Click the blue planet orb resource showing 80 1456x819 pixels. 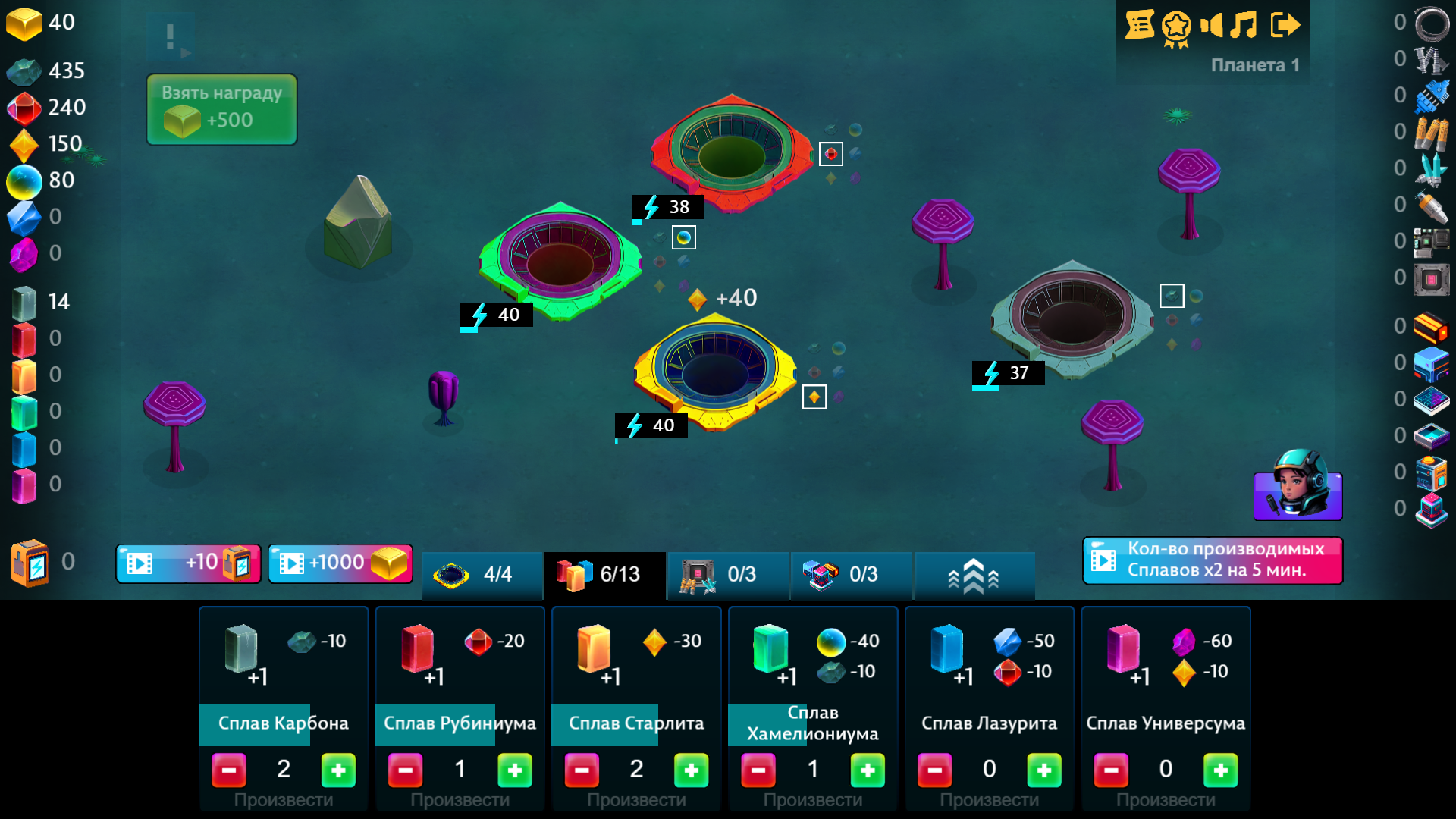click(x=25, y=180)
